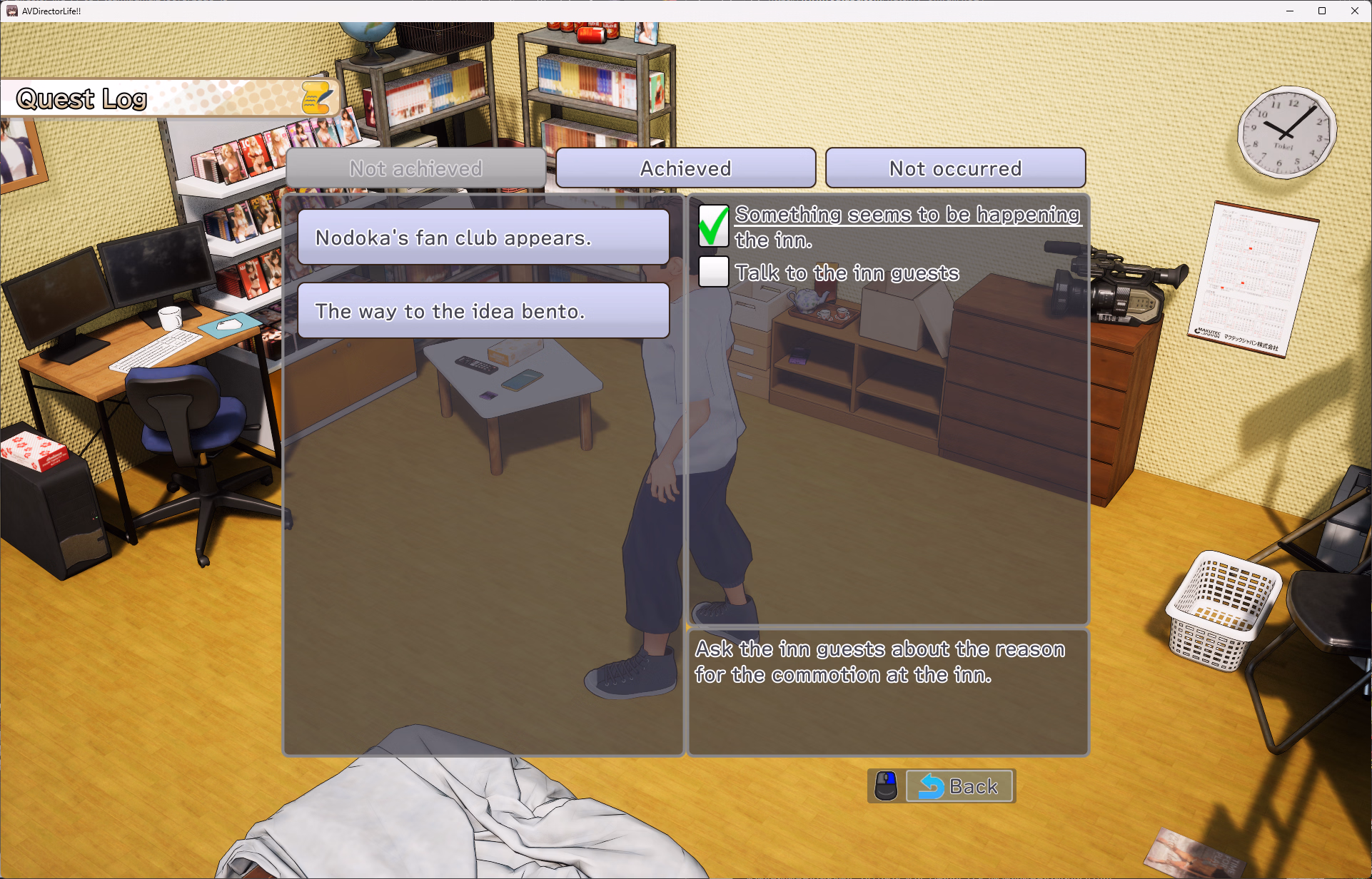Click the Back button
Screen dimensions: 1372x879
tap(959, 786)
